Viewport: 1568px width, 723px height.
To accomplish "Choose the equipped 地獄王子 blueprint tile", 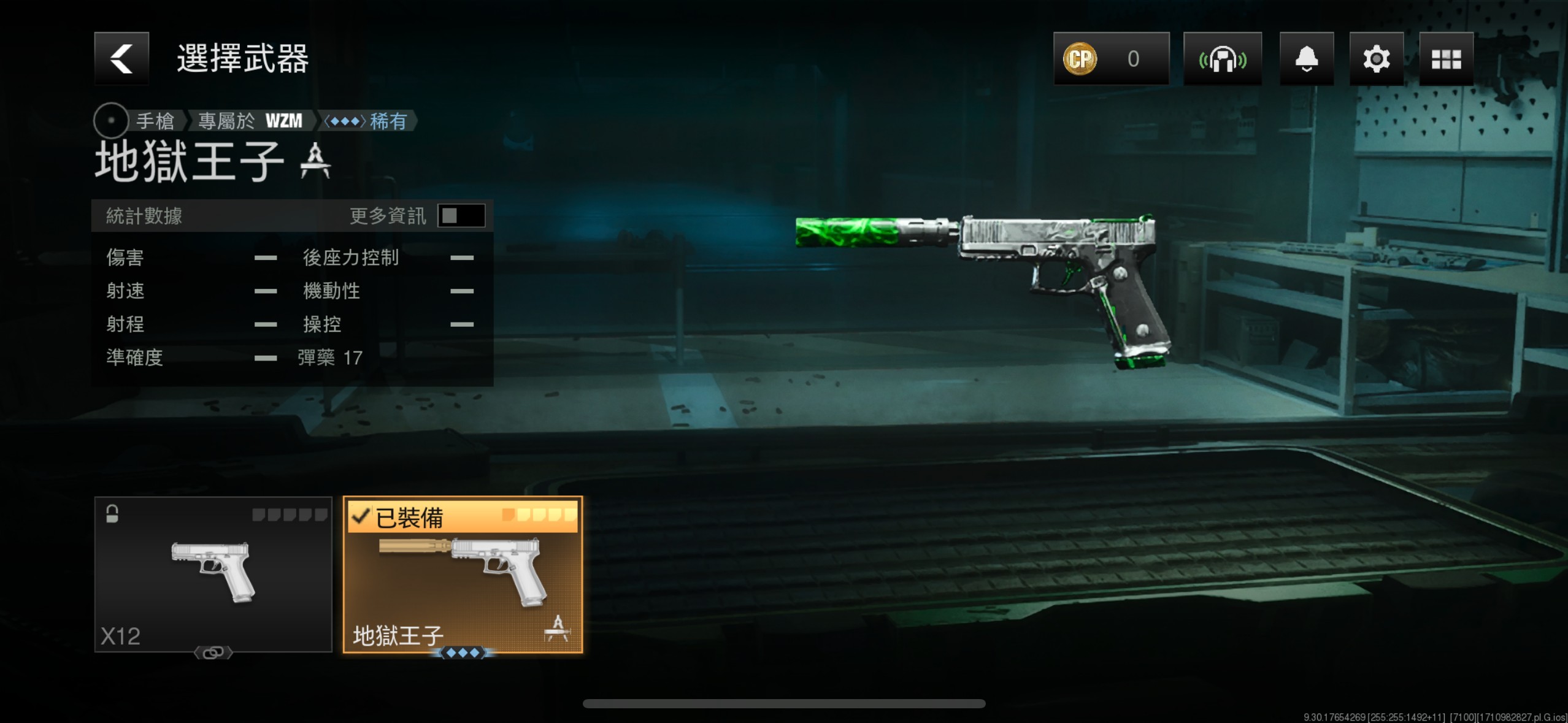I will 463,574.
